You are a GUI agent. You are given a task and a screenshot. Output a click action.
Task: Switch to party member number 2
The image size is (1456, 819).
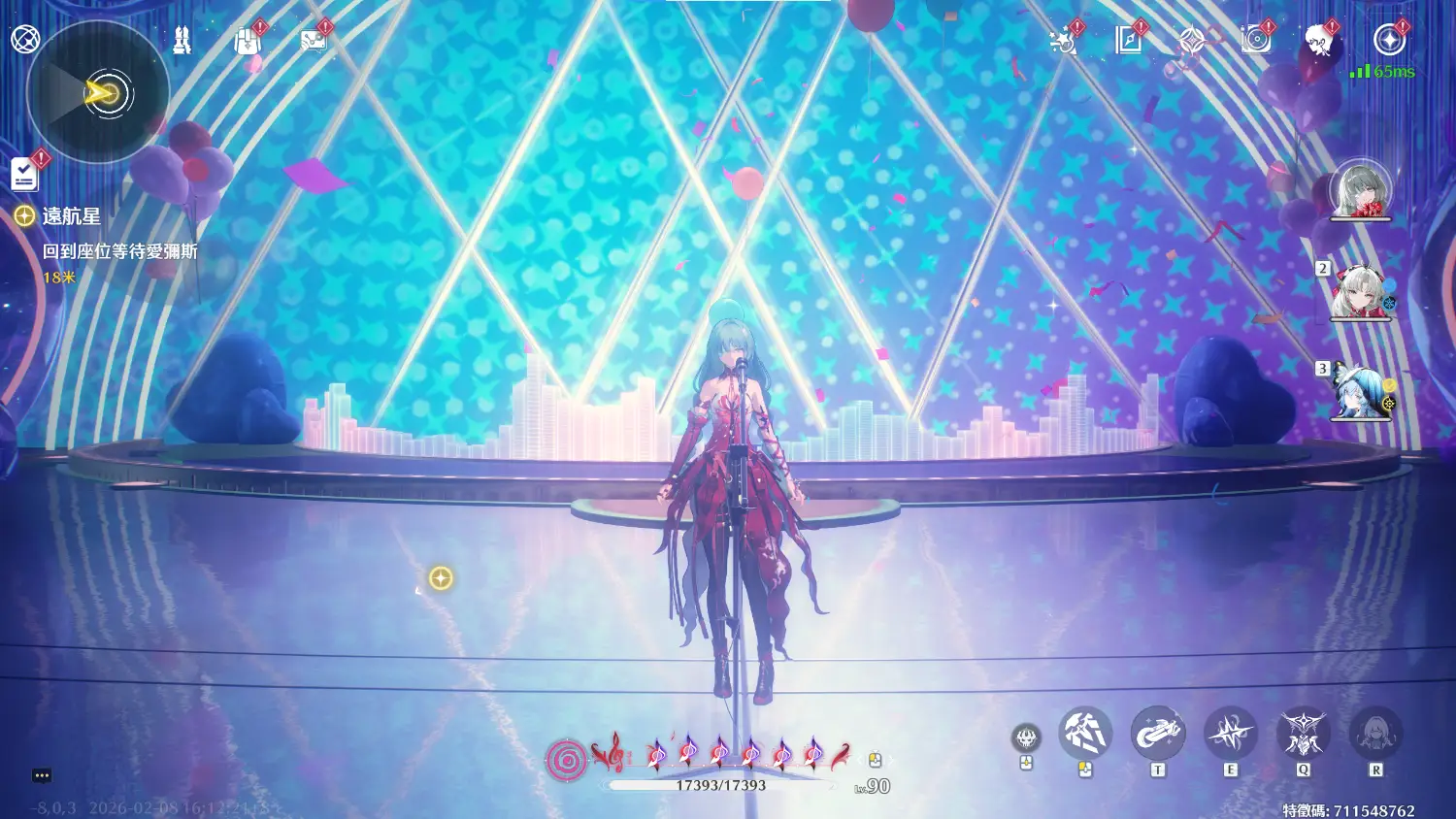pos(1359,290)
